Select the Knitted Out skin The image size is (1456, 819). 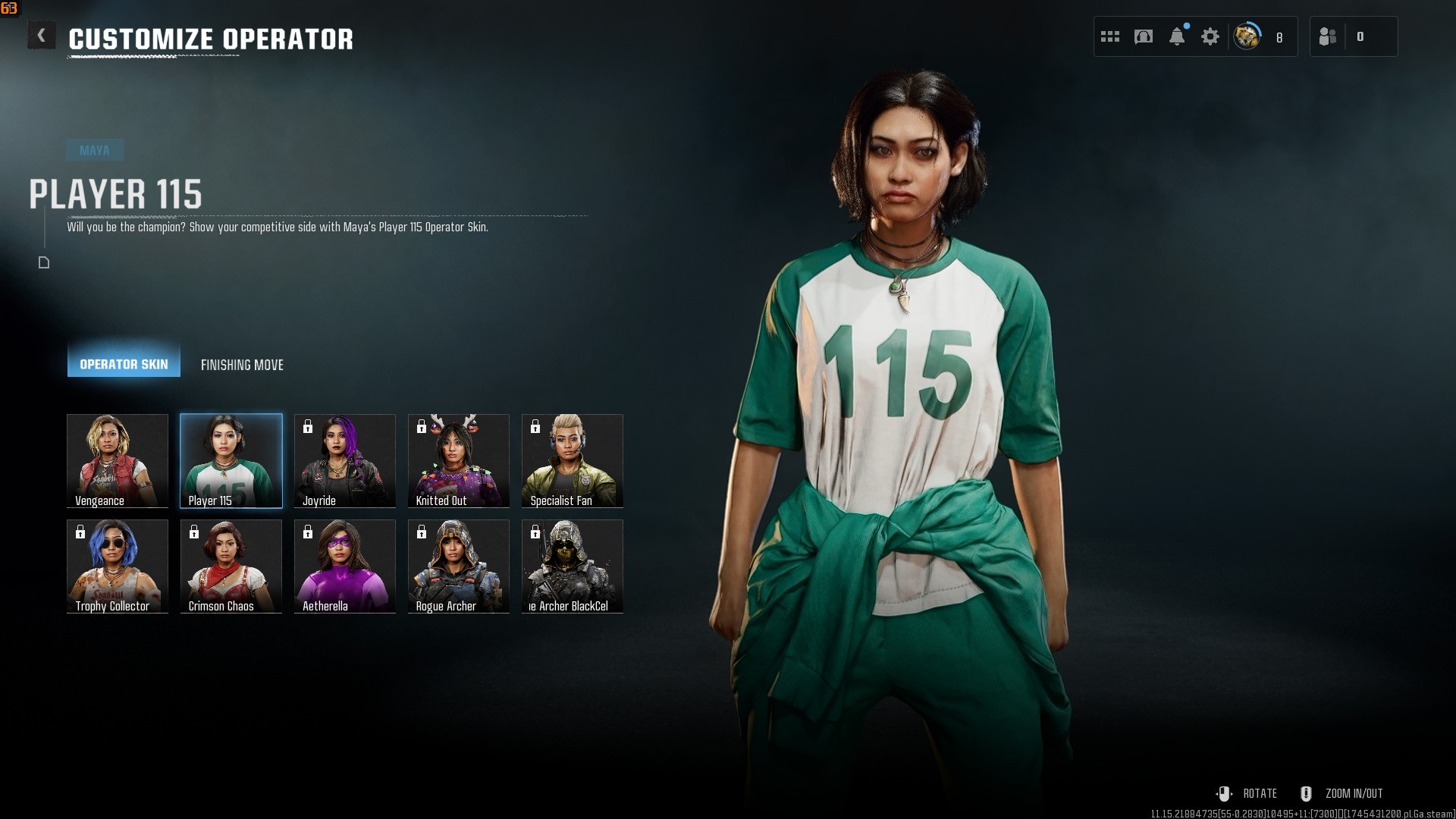459,460
